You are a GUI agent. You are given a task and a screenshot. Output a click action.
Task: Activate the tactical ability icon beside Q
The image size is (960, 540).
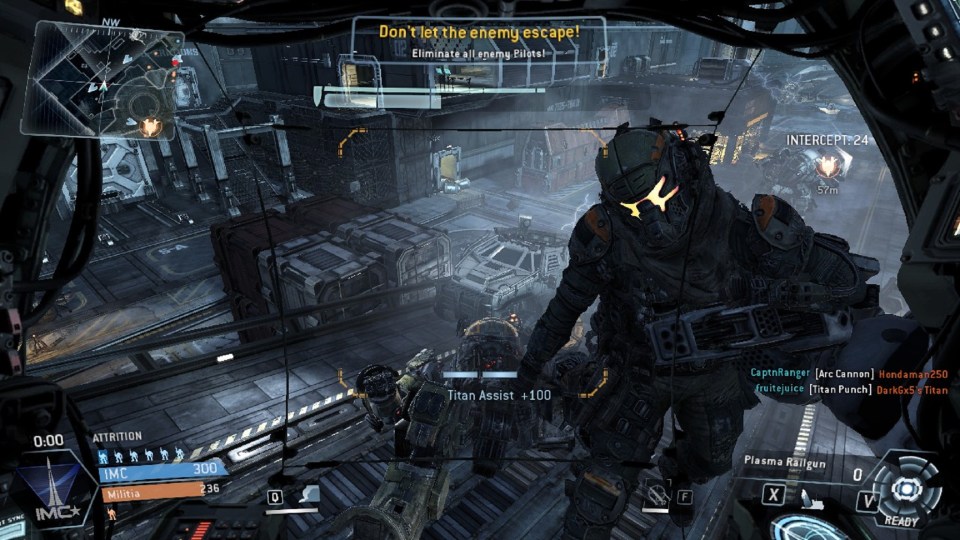[309, 494]
